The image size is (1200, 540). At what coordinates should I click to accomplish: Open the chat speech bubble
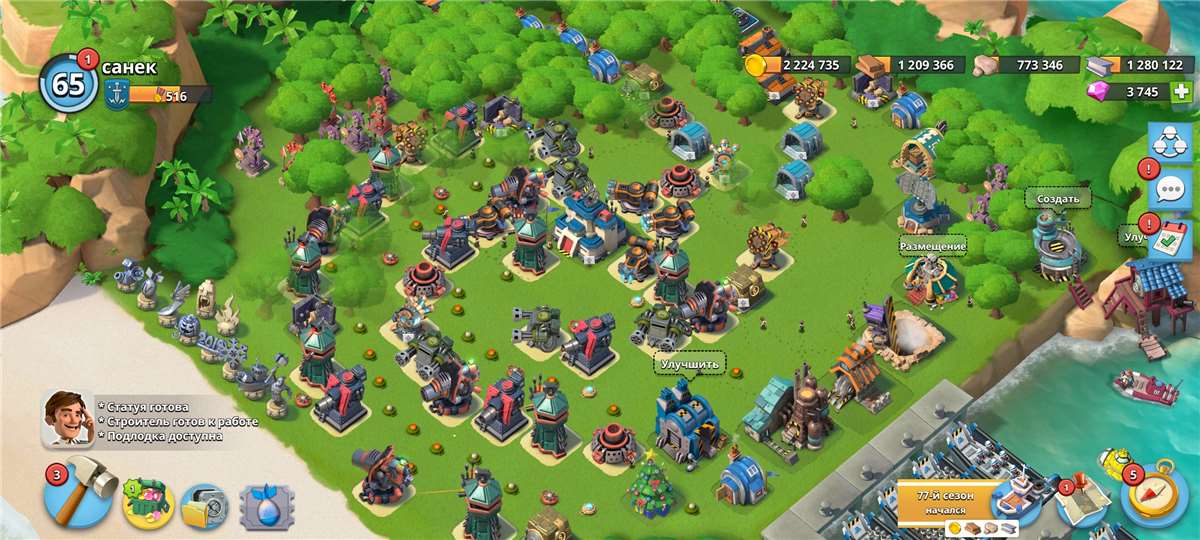(1169, 190)
